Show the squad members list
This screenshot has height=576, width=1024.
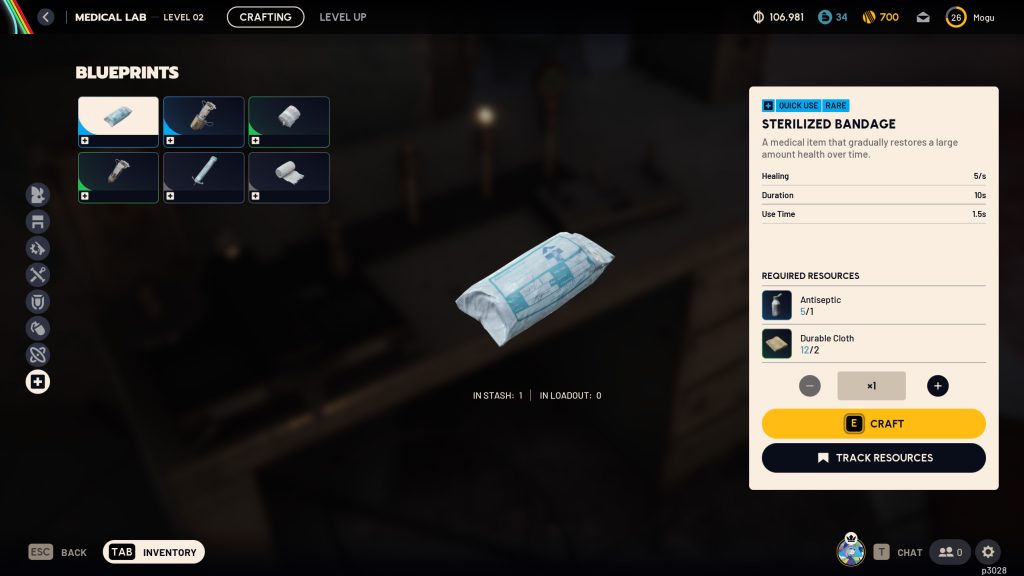[x=949, y=552]
